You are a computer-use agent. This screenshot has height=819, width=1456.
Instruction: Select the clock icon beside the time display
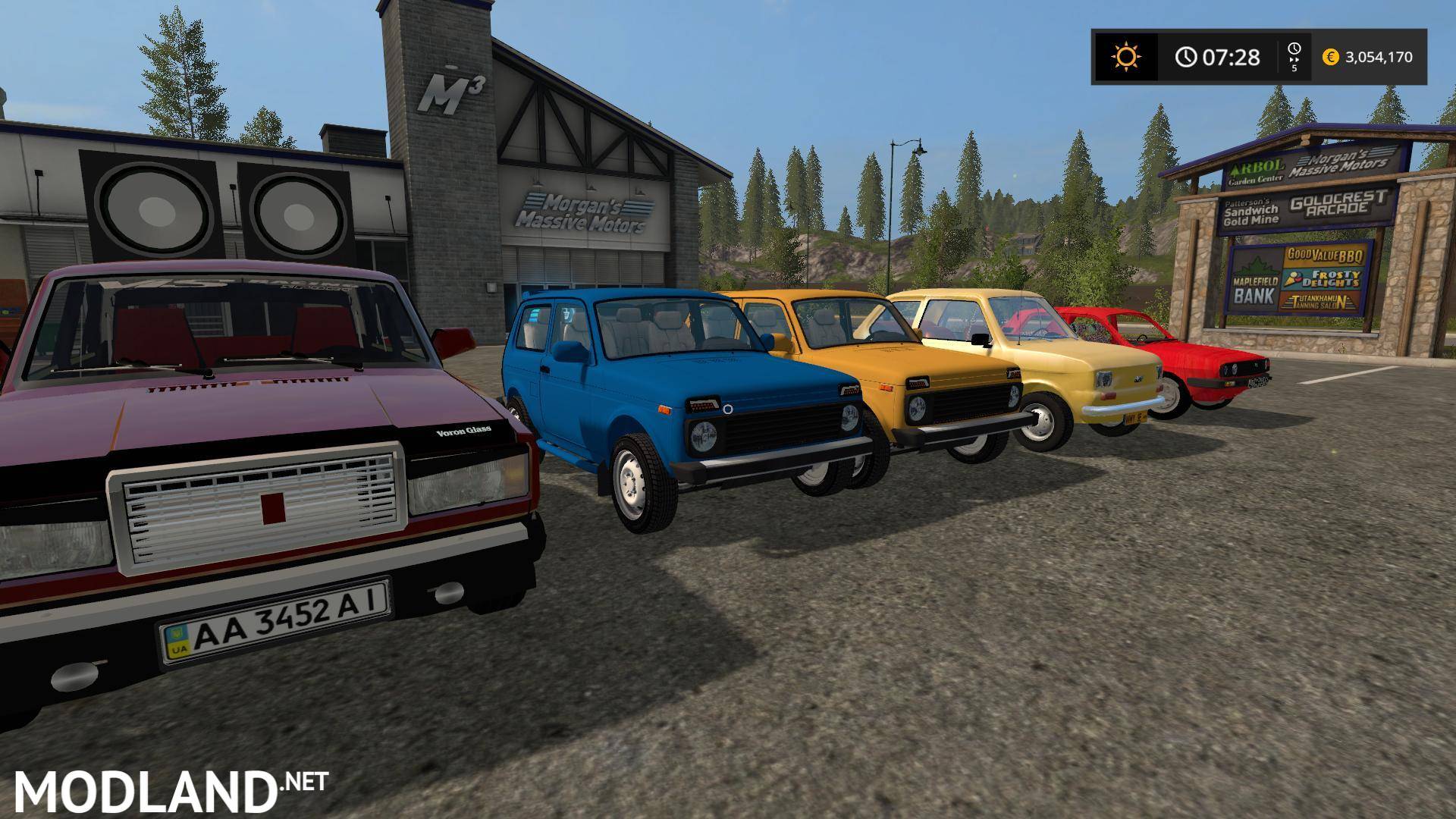point(1185,55)
